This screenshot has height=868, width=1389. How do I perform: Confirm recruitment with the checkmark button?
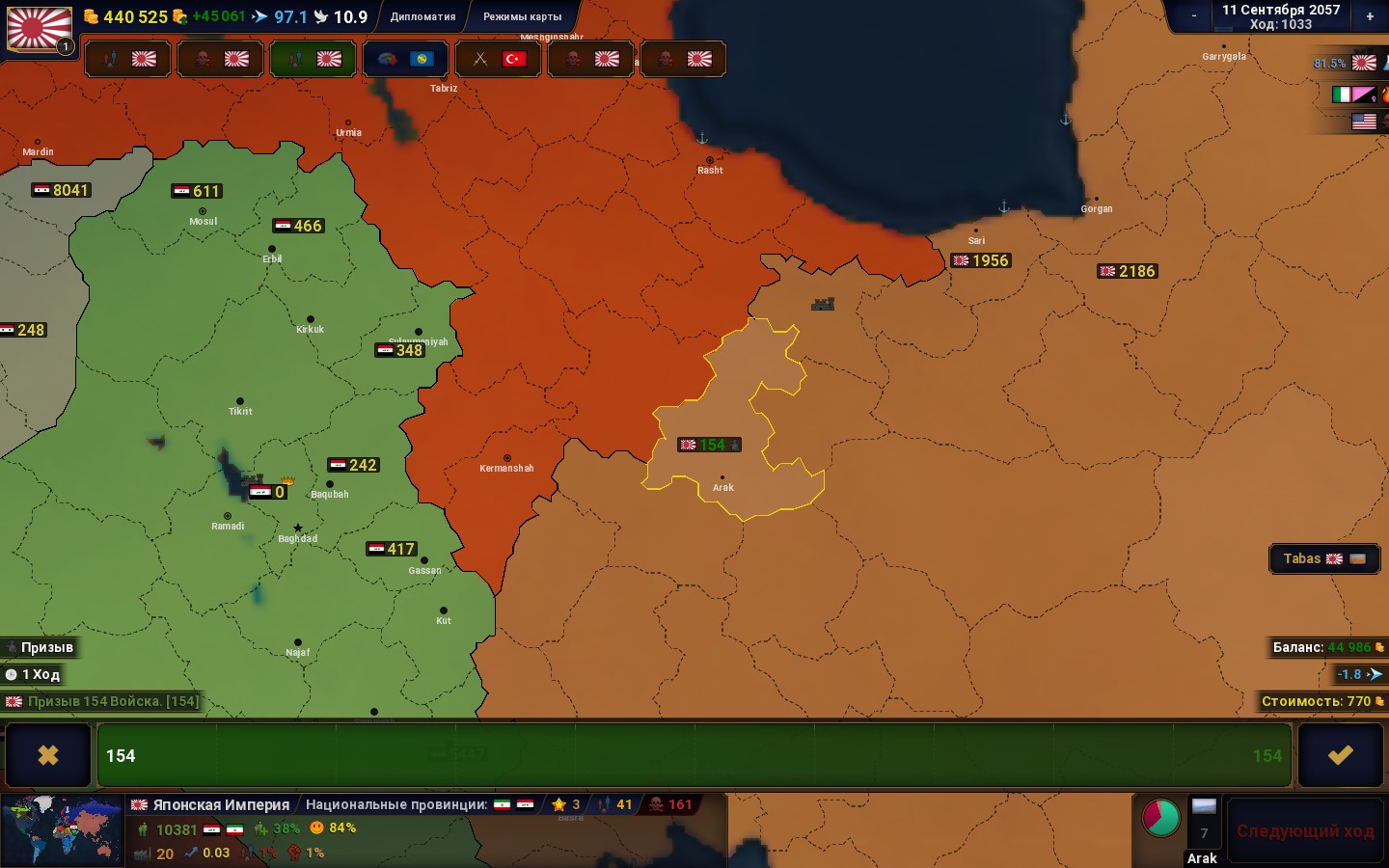point(1340,755)
